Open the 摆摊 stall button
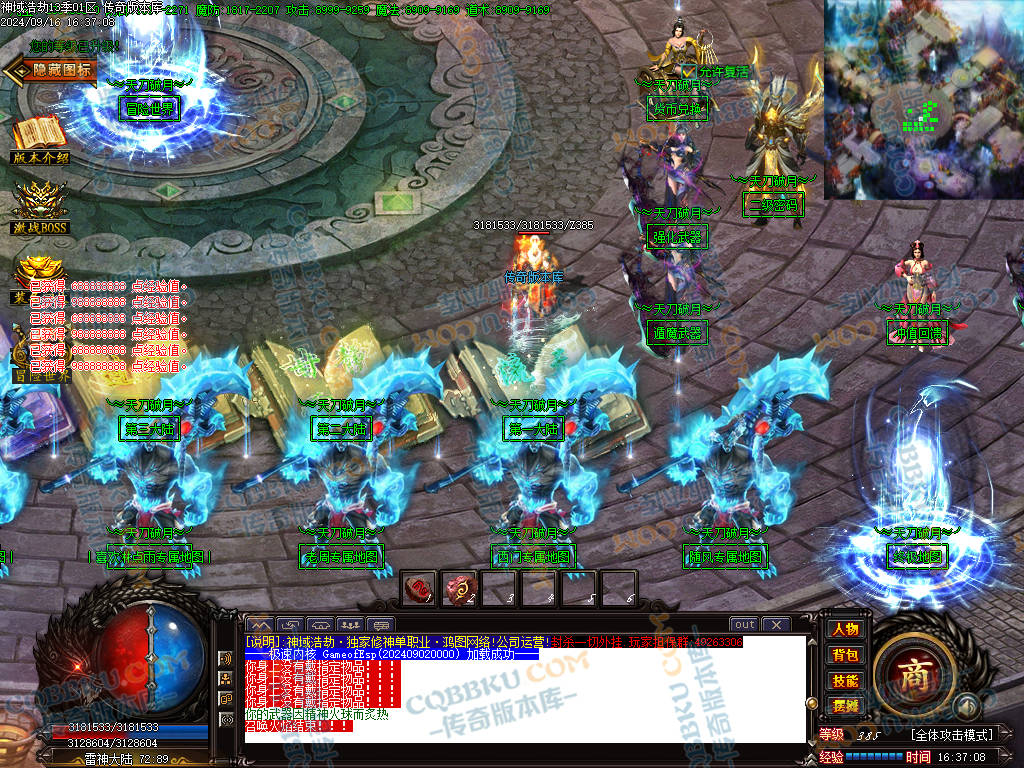The width and height of the screenshot is (1024, 768). tap(845, 706)
